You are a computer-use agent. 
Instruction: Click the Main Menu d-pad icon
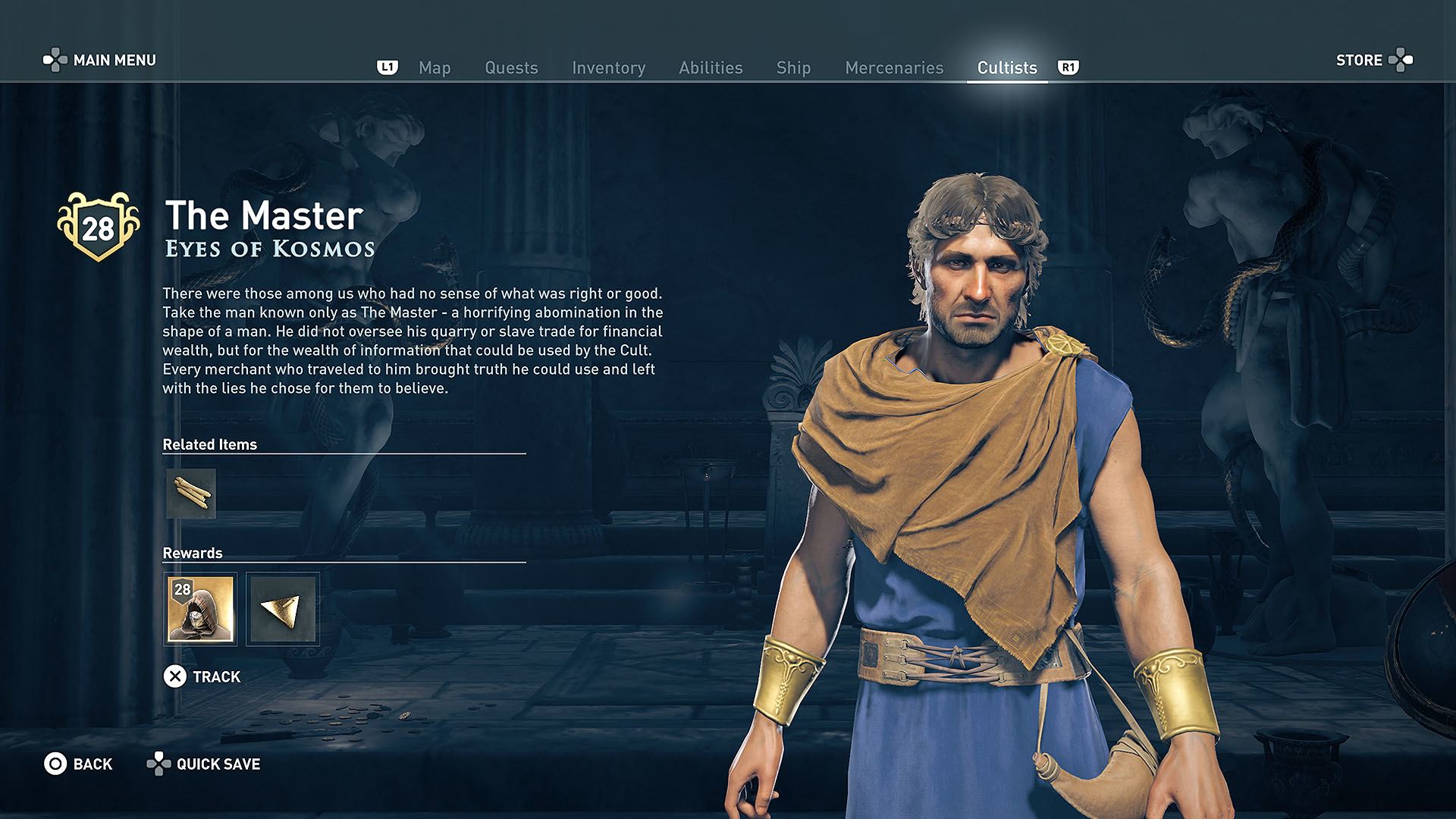coord(55,58)
